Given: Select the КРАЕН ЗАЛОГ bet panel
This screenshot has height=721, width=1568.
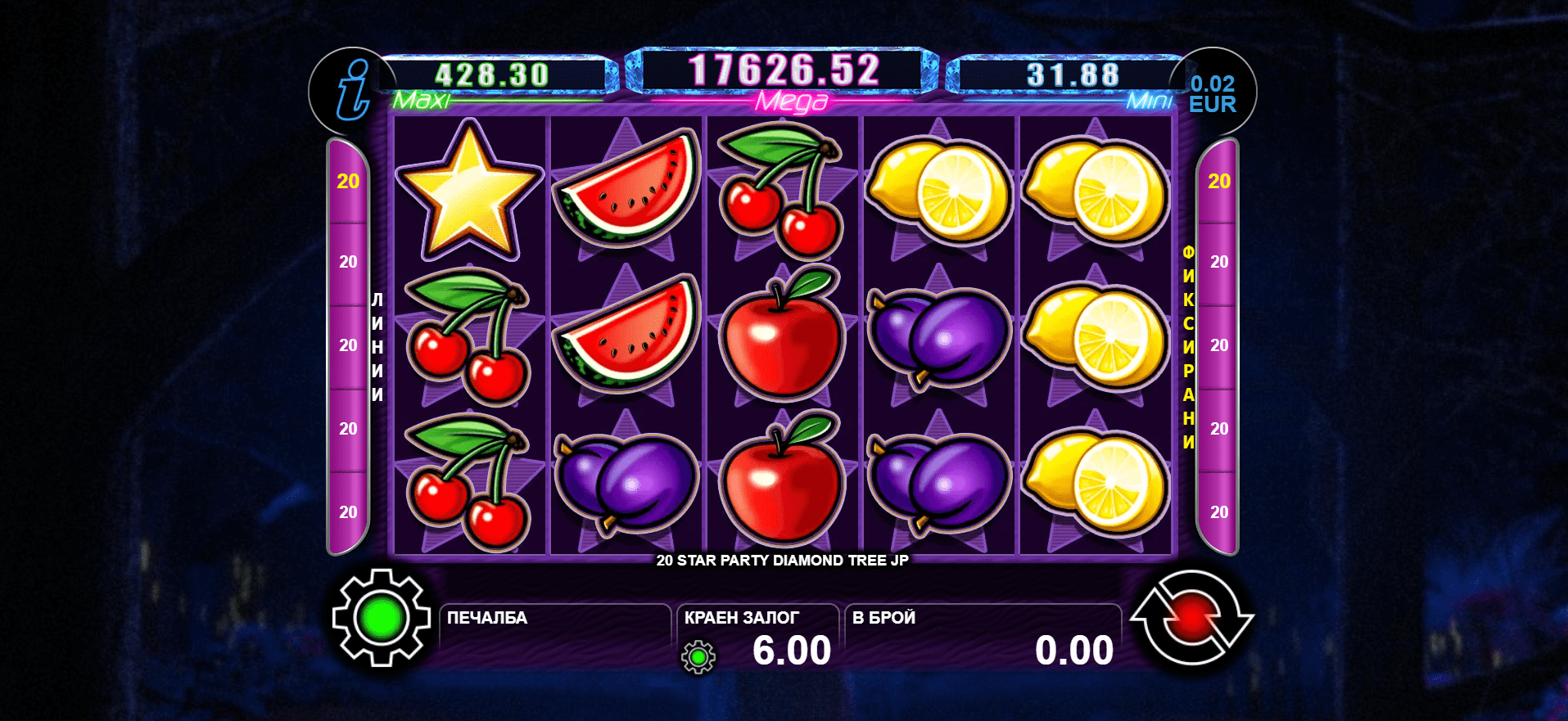Looking at the screenshot, I should click(757, 638).
